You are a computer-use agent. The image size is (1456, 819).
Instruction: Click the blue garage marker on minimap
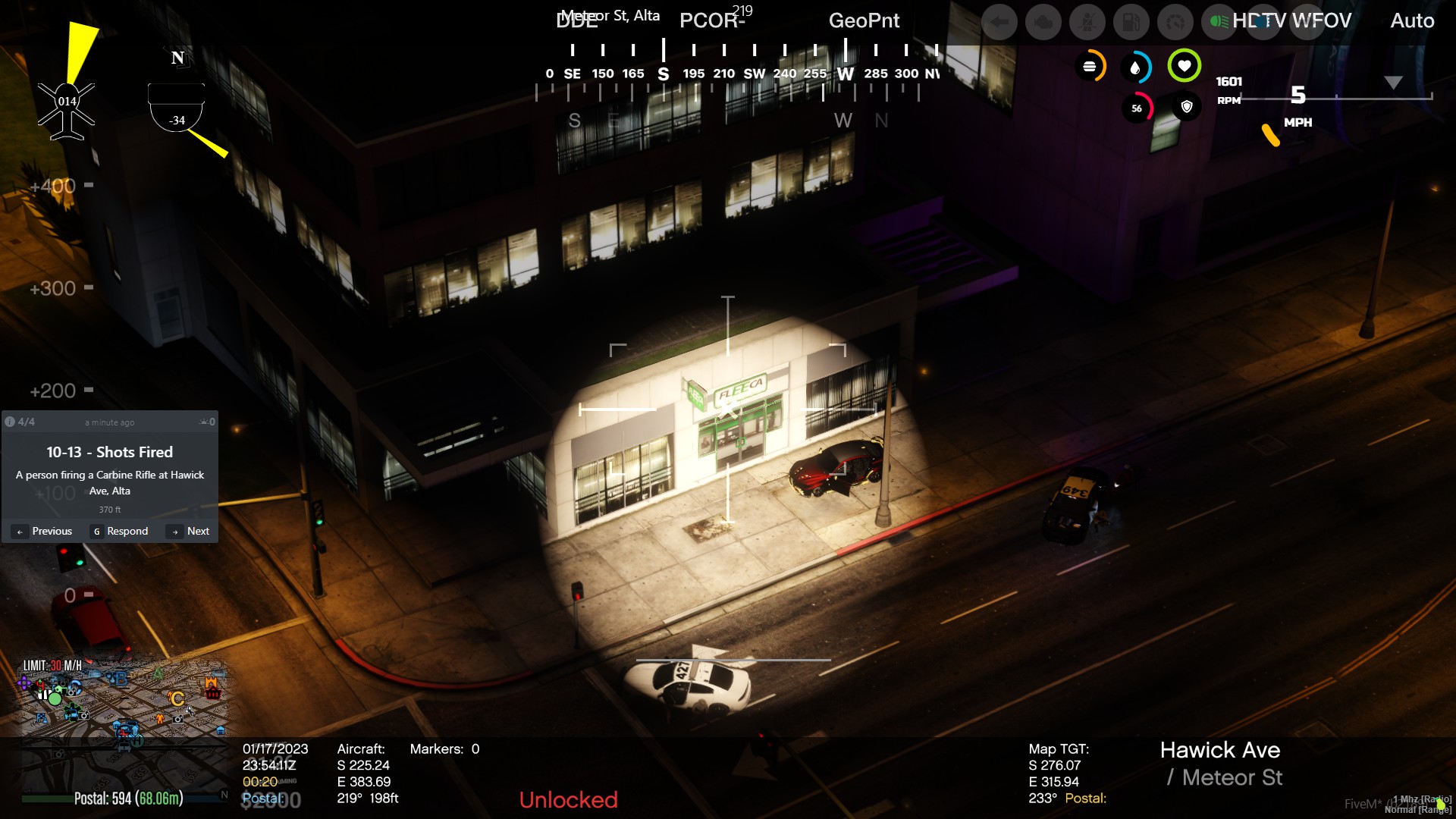(x=221, y=730)
